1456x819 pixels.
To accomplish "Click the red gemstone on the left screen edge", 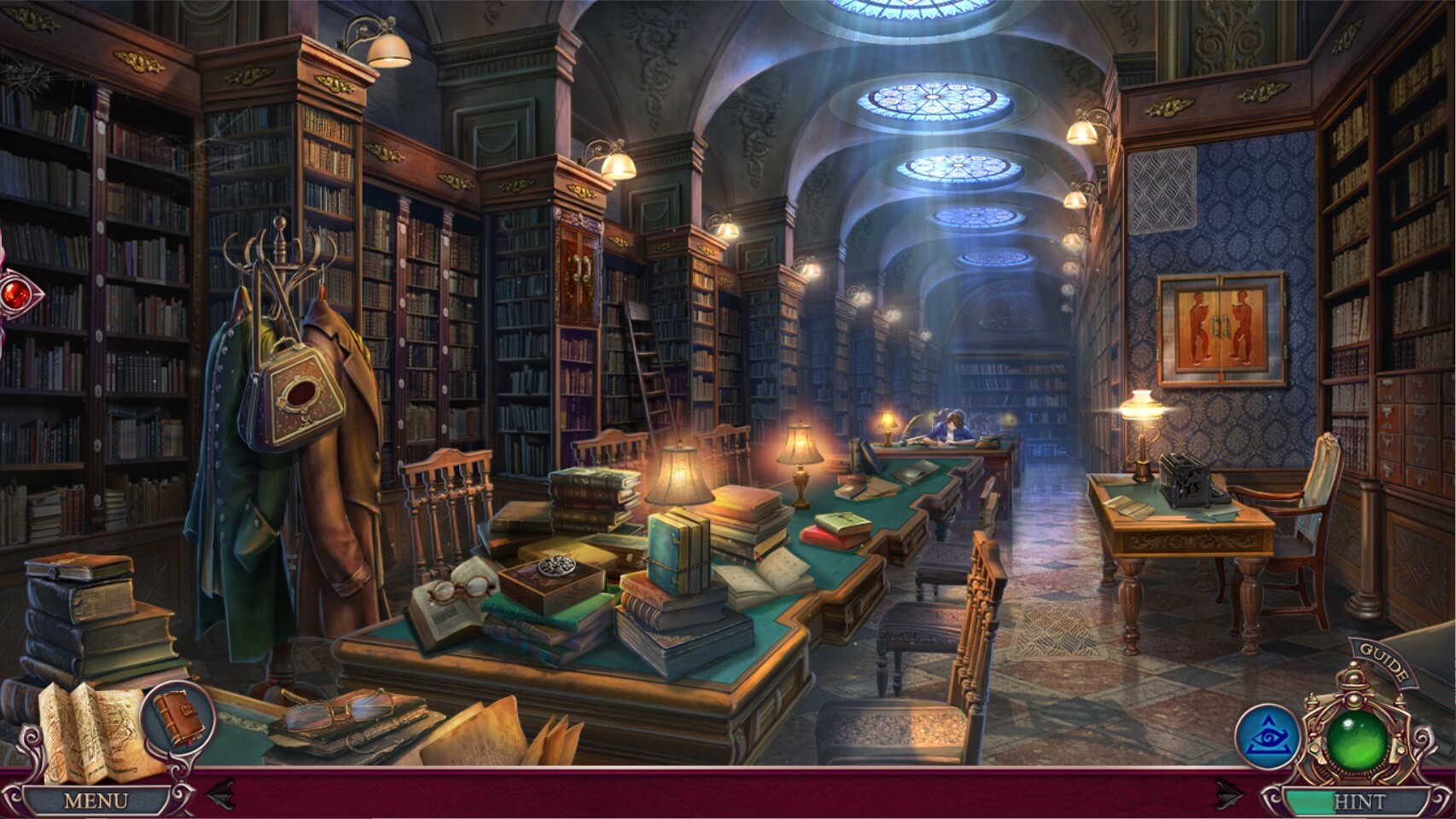I will [15, 292].
